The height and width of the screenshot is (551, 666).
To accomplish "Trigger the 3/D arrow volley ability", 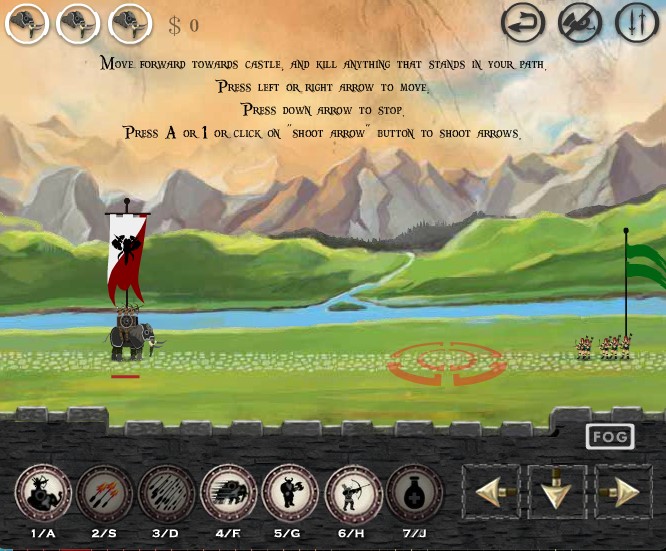I will (x=167, y=493).
